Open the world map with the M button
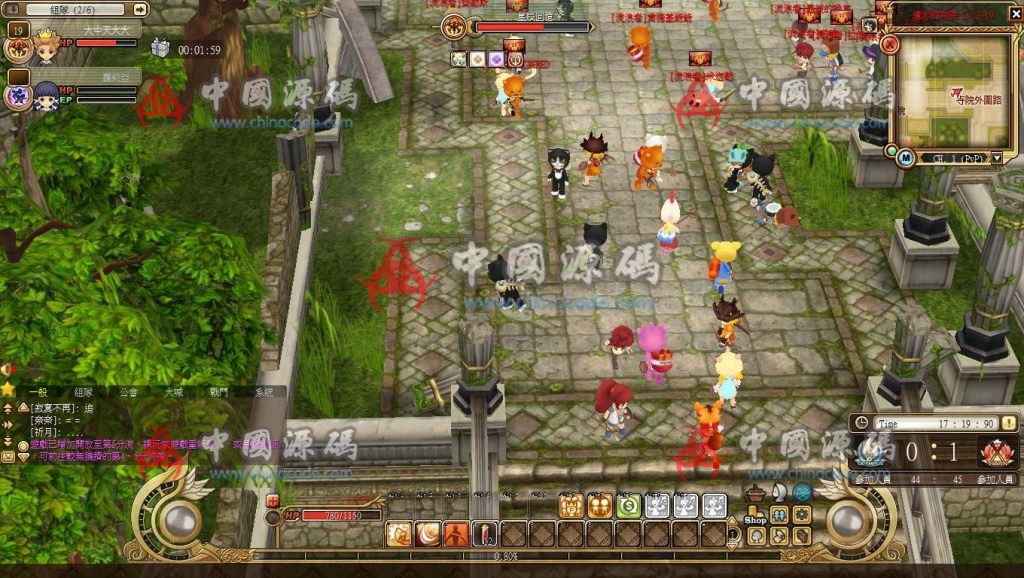The image size is (1024, 578). click(905, 157)
